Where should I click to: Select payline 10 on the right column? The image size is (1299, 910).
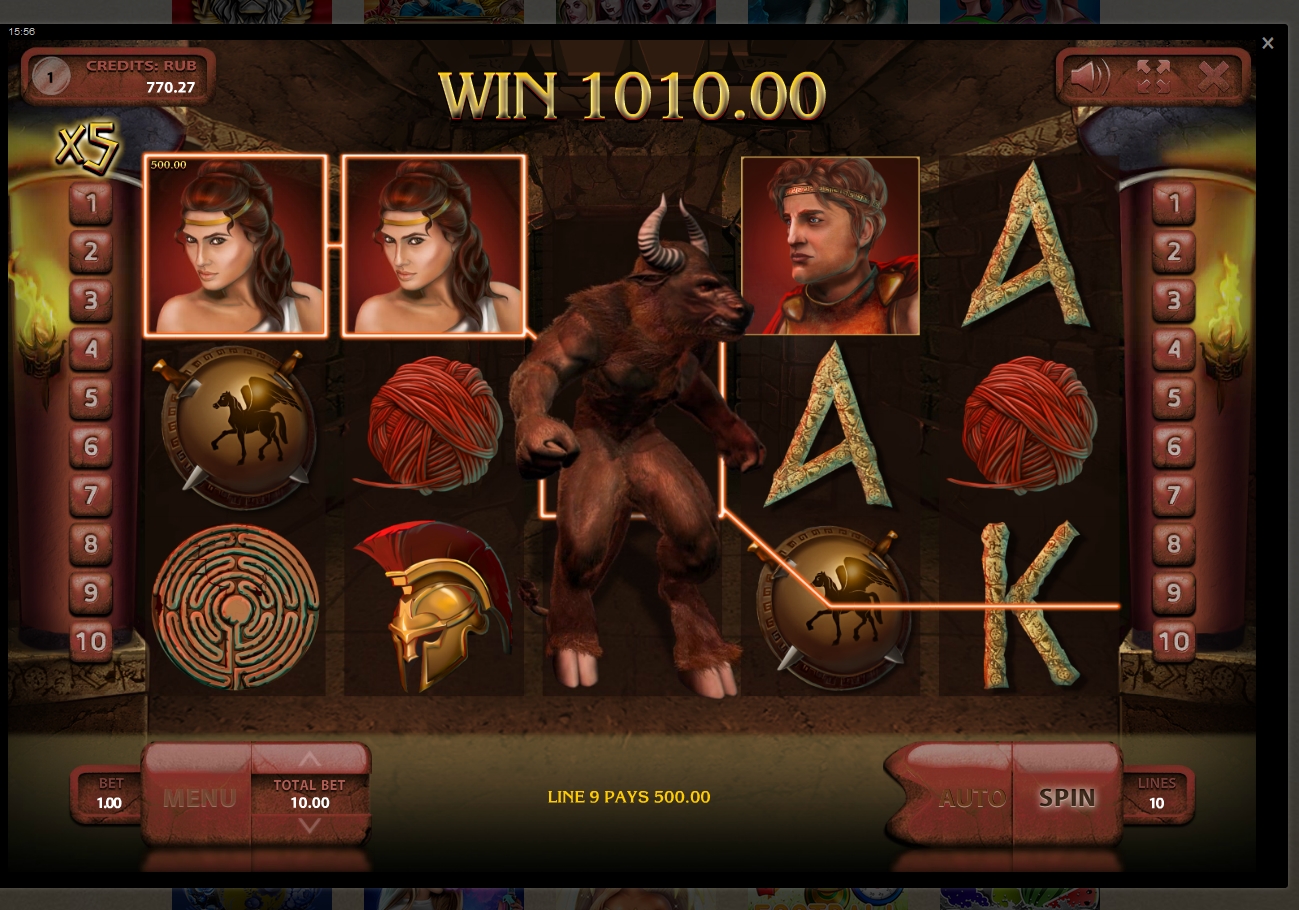pyautogui.click(x=1172, y=641)
